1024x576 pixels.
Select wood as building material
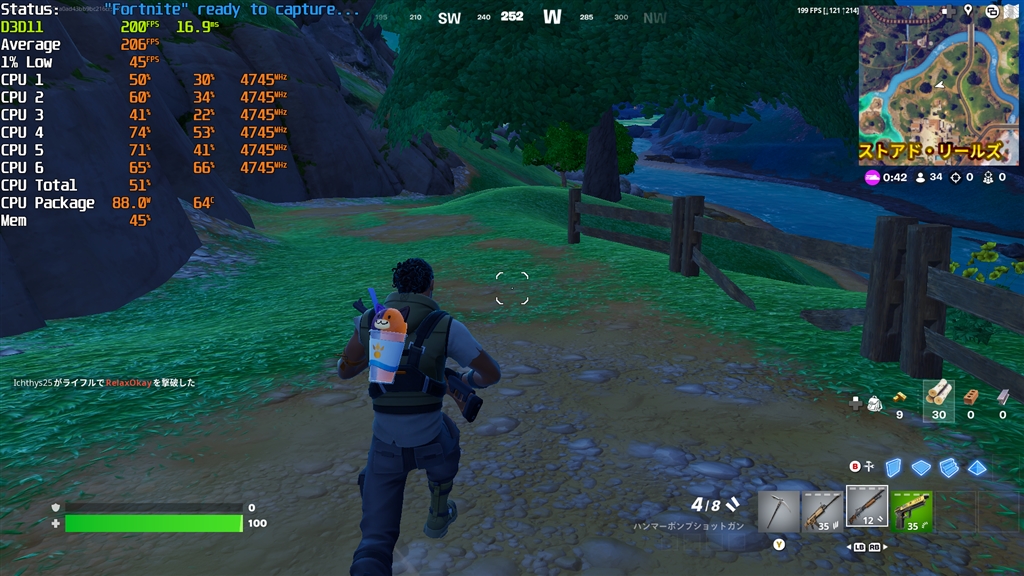pos(937,393)
